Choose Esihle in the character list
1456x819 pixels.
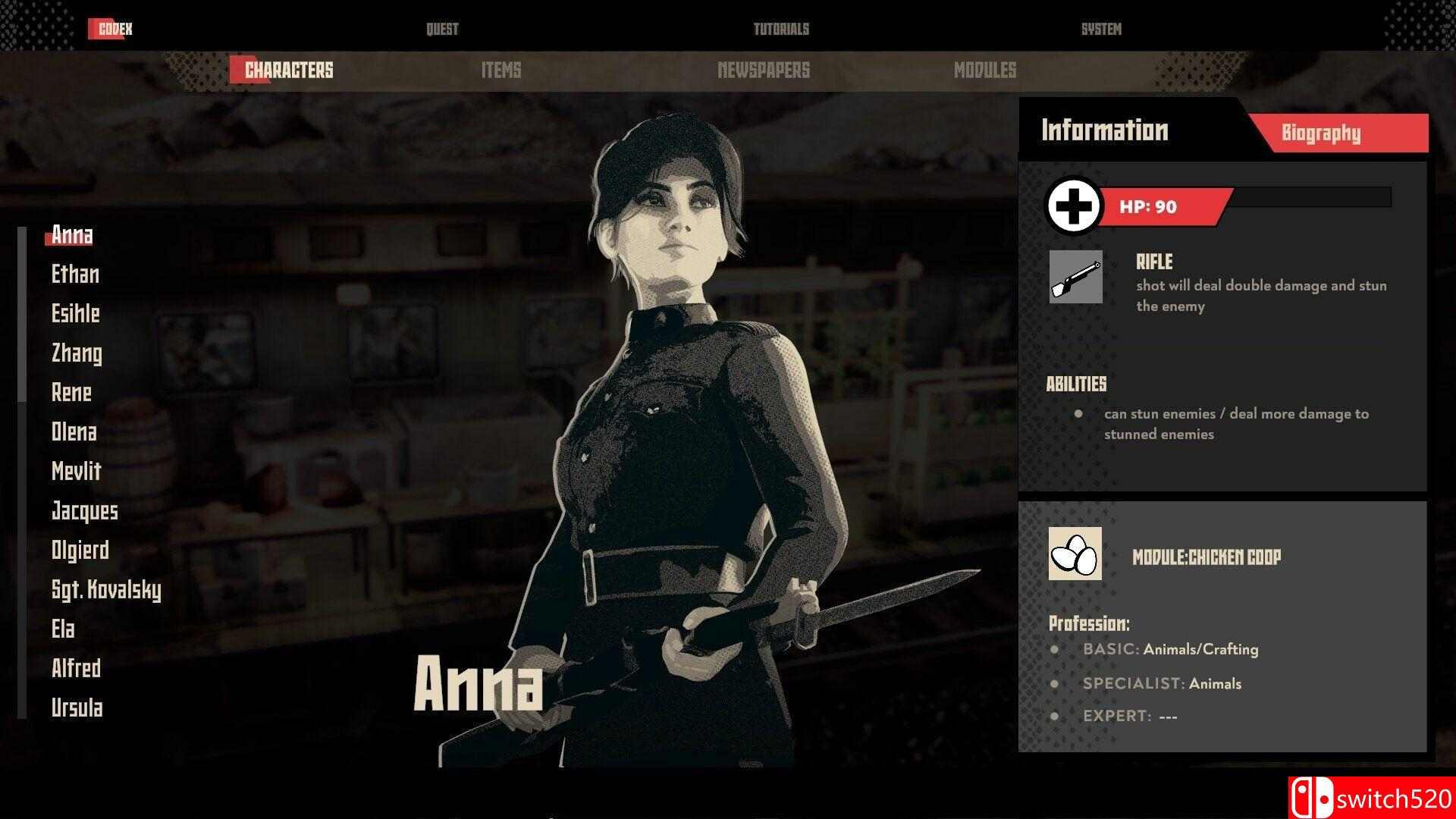point(76,314)
